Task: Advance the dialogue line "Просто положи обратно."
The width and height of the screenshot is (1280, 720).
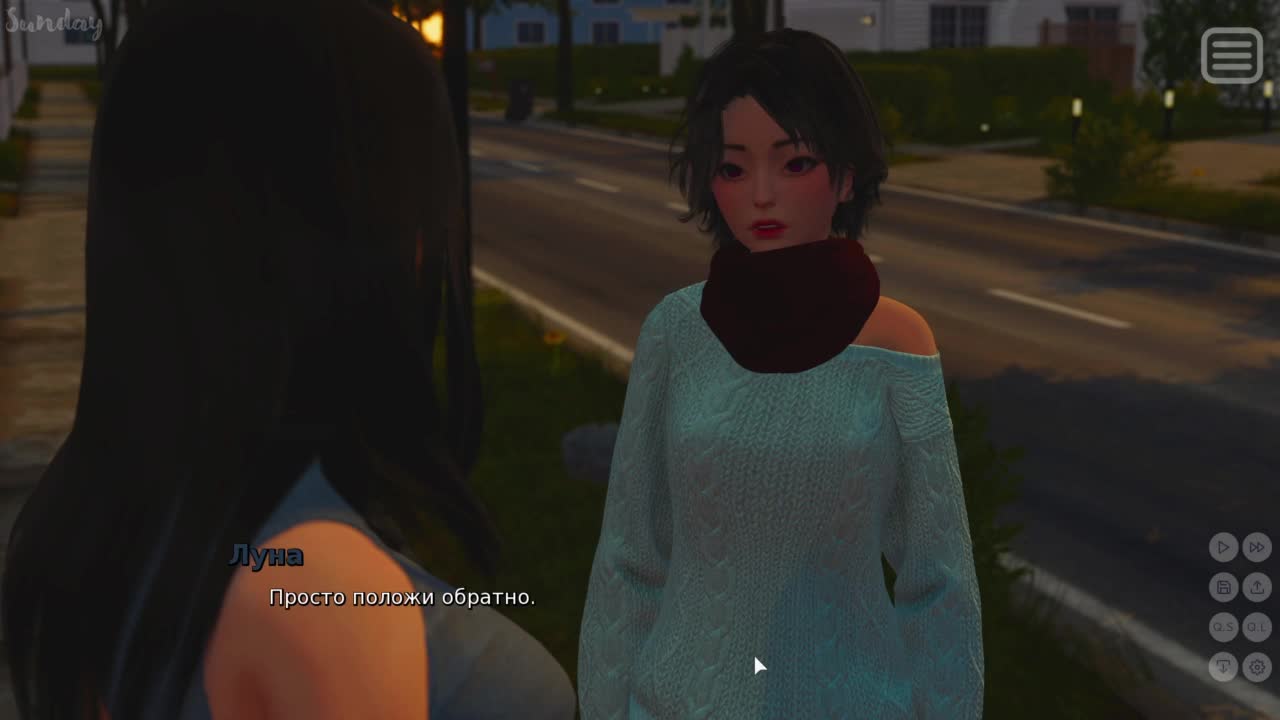Action: [401, 598]
